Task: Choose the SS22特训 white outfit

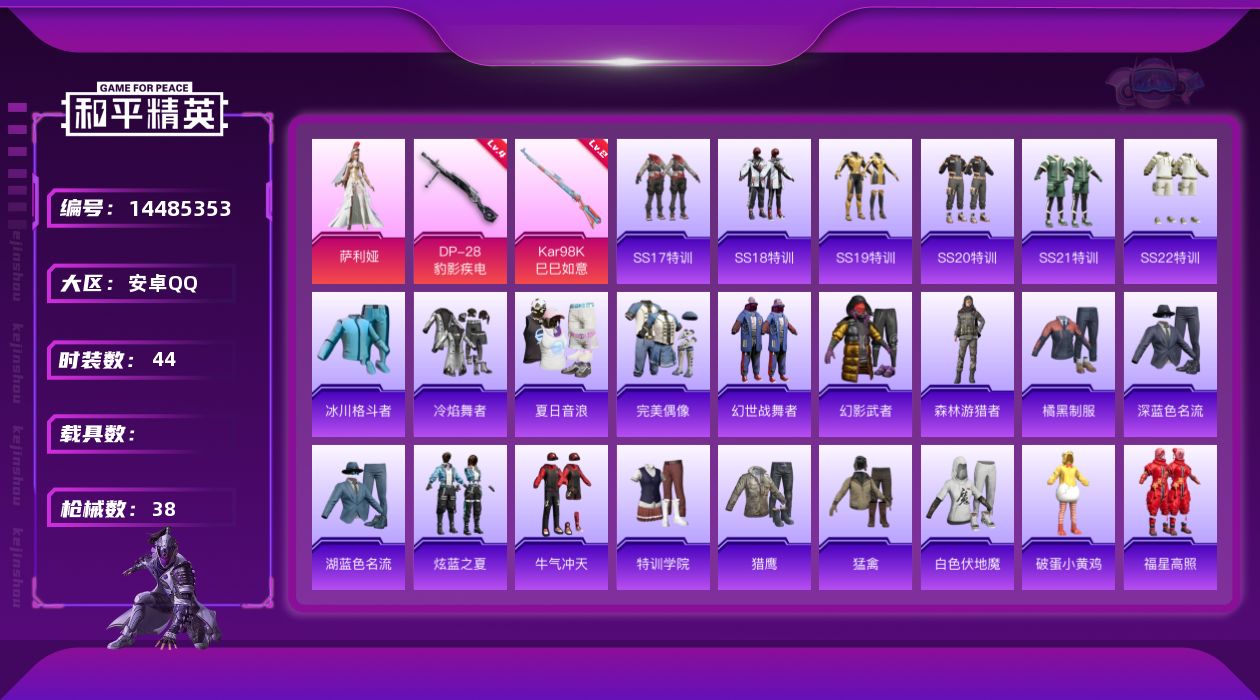Action: tap(1170, 210)
